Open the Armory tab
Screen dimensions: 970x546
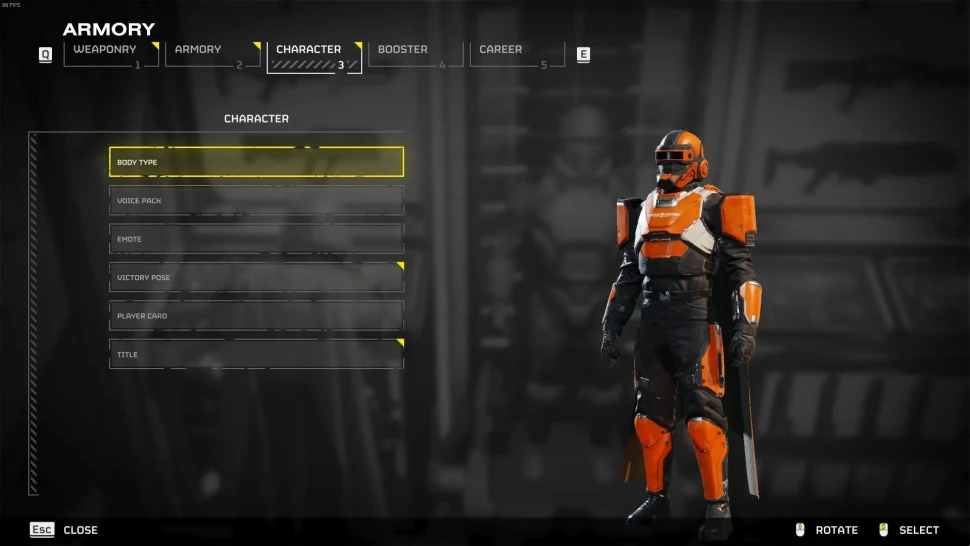pyautogui.click(x=212, y=55)
